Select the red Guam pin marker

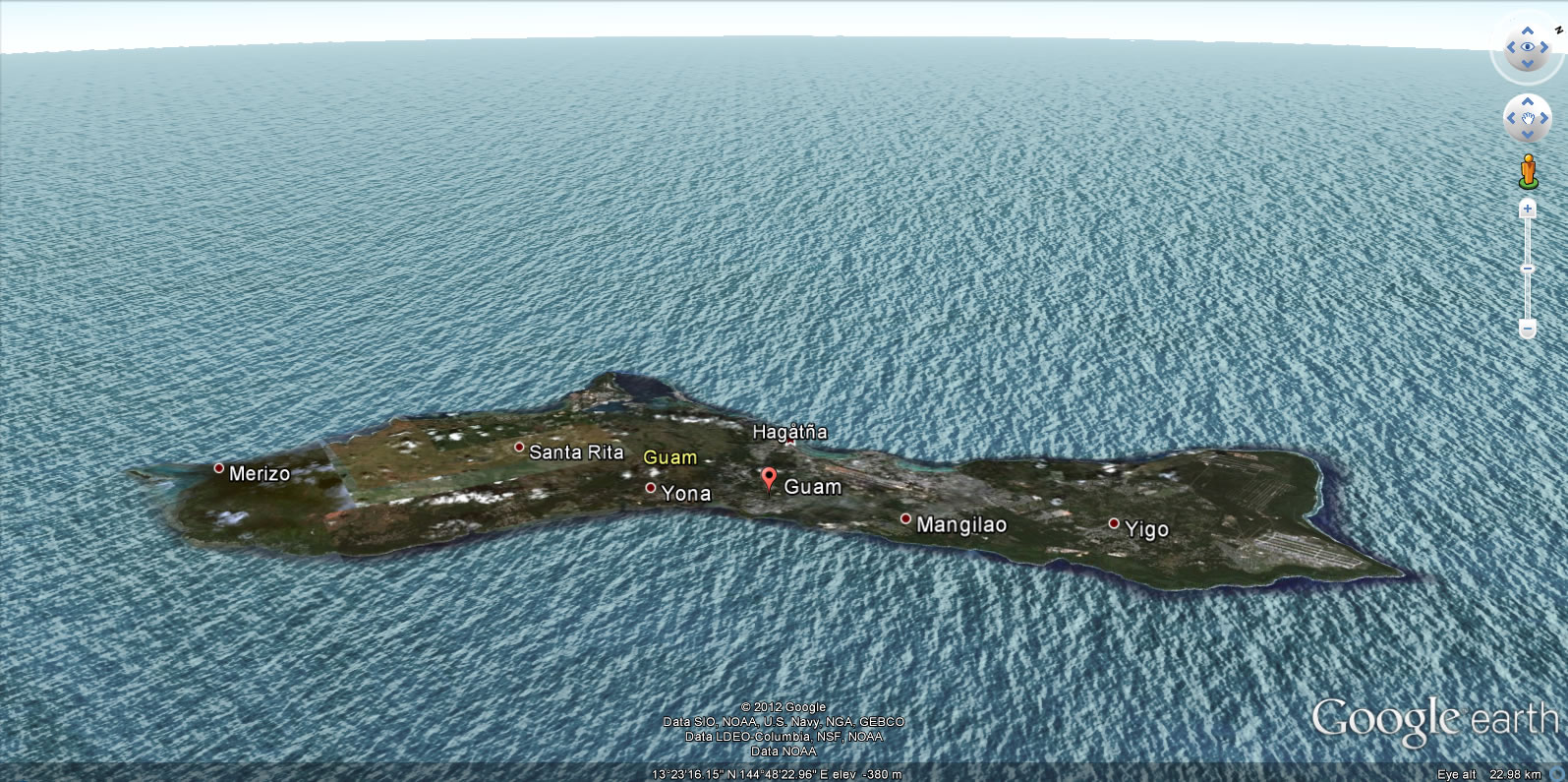click(x=769, y=479)
